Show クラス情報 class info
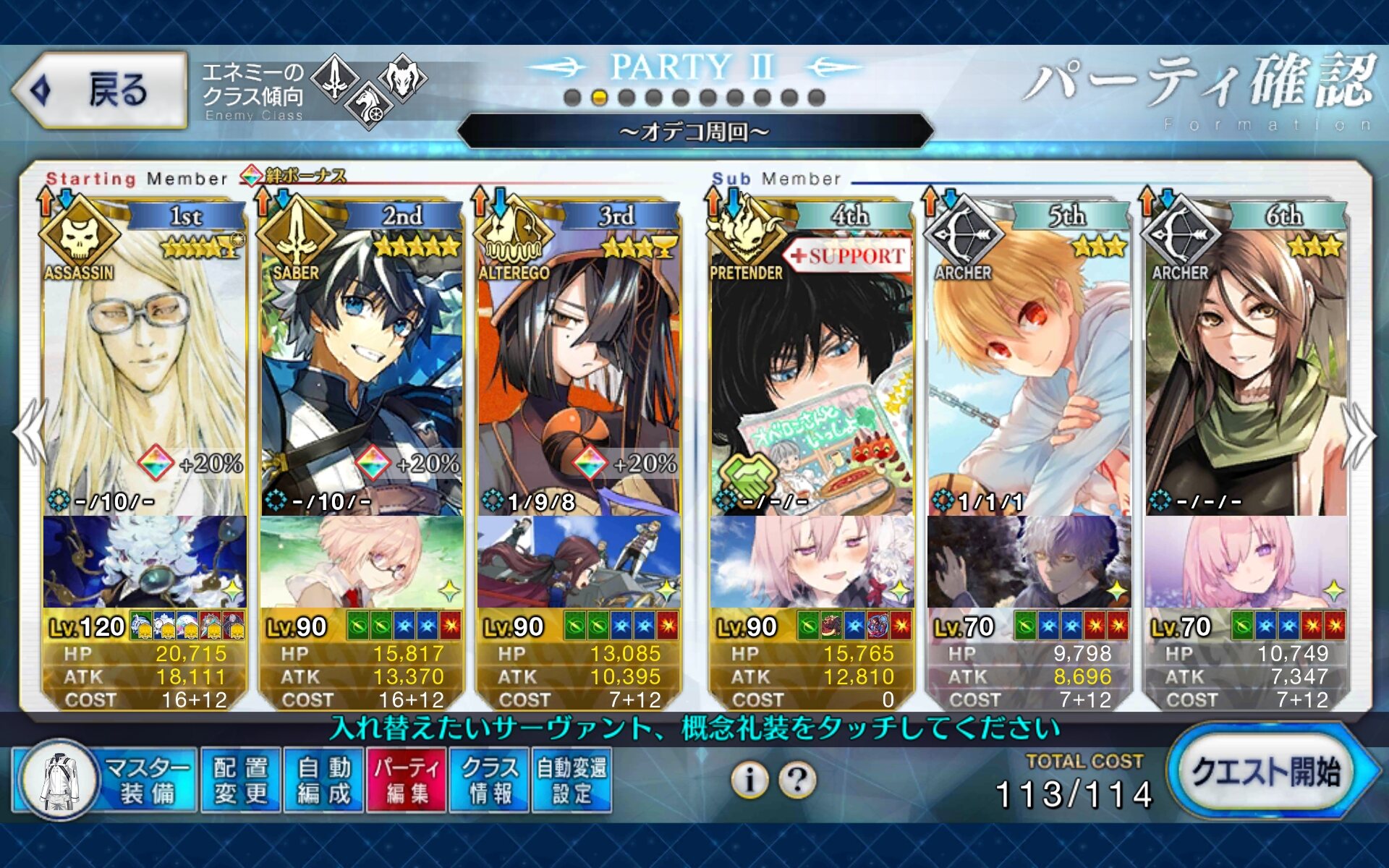This screenshot has width=1389, height=868. point(490,781)
